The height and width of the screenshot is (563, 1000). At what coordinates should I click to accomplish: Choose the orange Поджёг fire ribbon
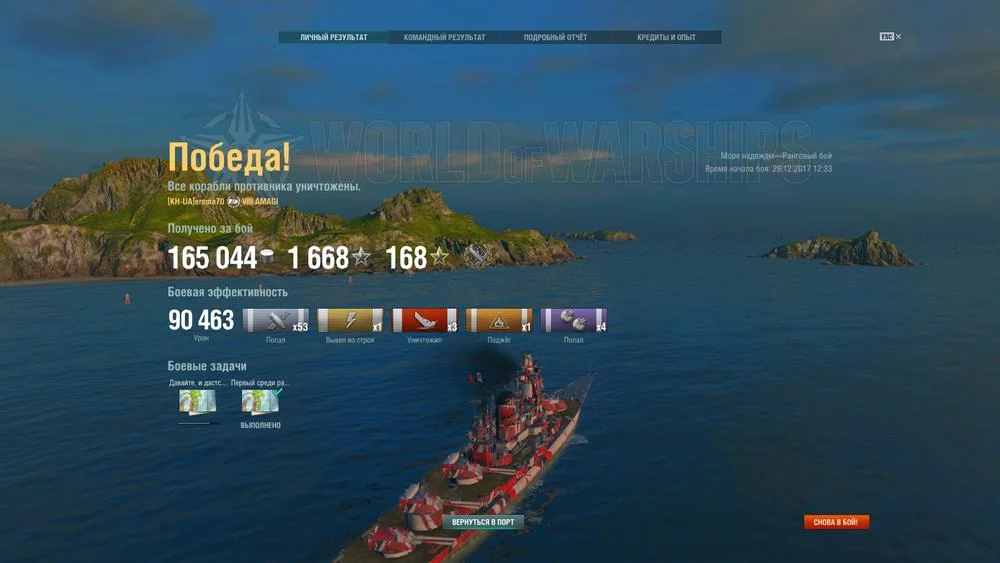coord(499,321)
